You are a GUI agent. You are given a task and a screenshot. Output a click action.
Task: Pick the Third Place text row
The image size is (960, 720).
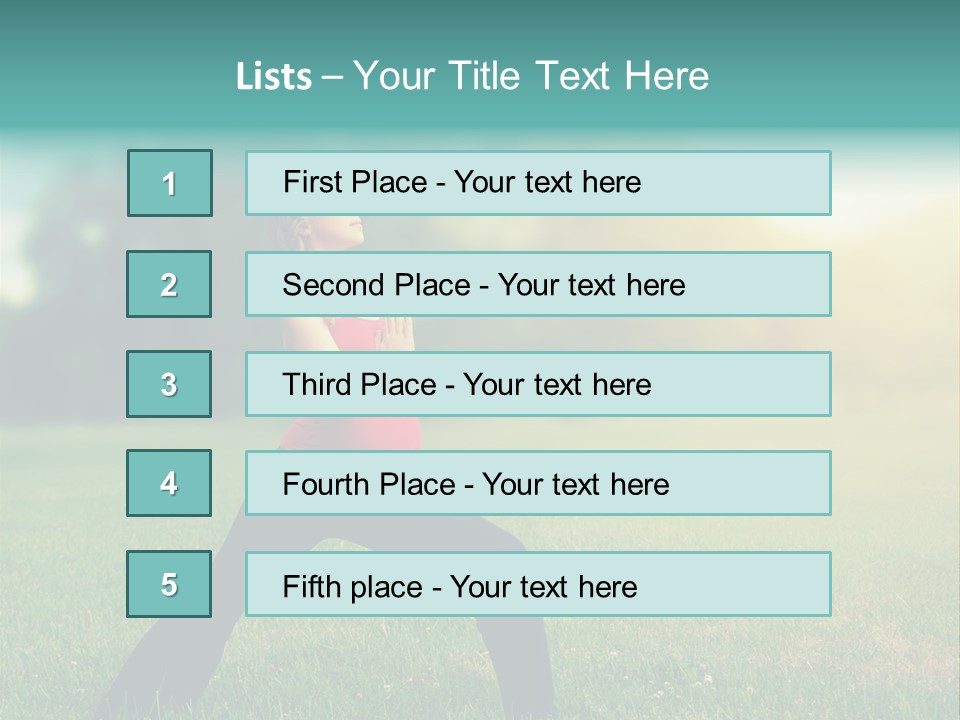click(538, 384)
